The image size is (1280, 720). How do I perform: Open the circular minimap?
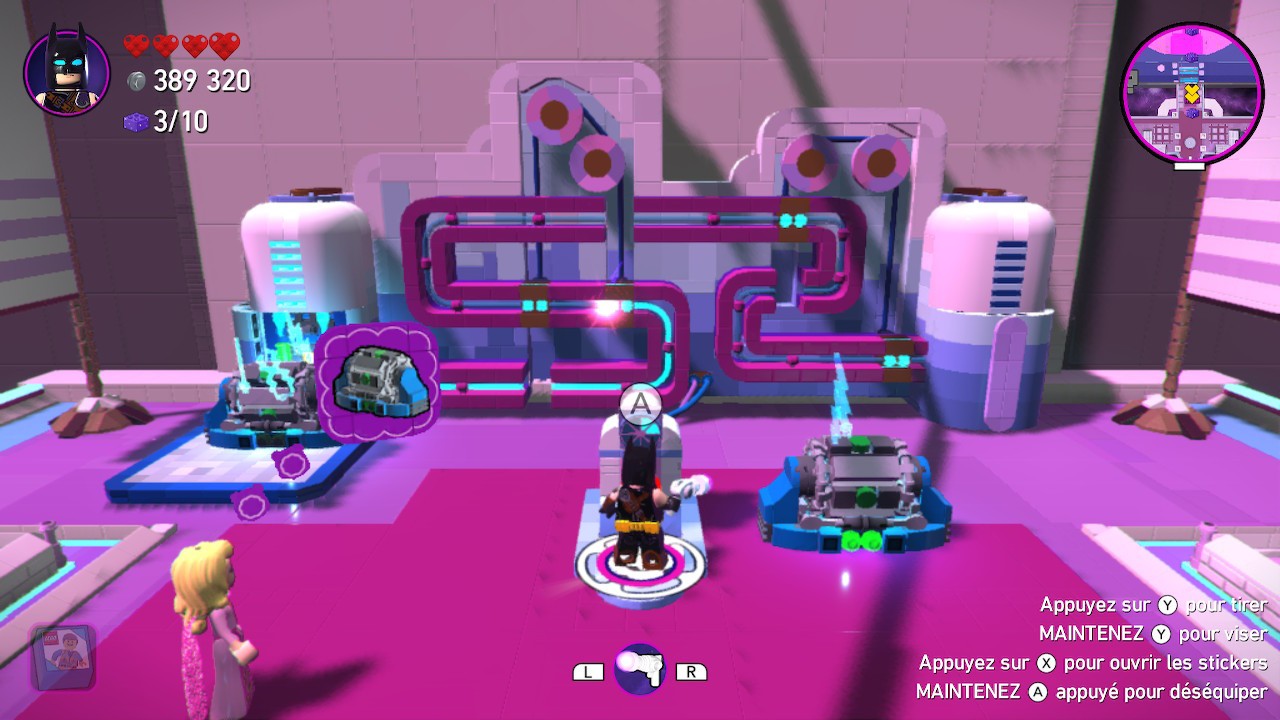1190,96
